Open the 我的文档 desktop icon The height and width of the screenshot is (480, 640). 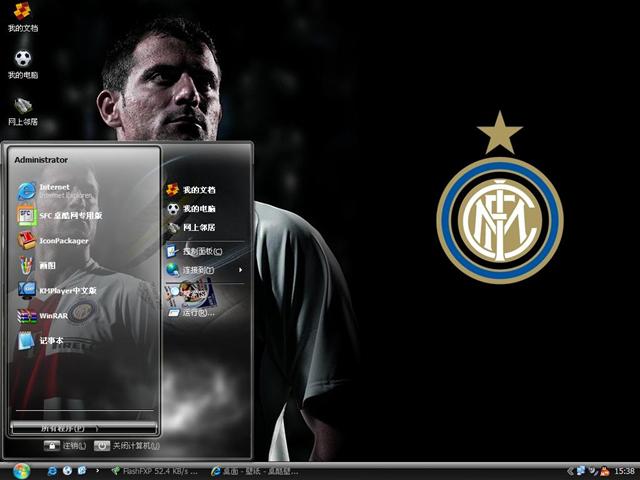[22, 17]
